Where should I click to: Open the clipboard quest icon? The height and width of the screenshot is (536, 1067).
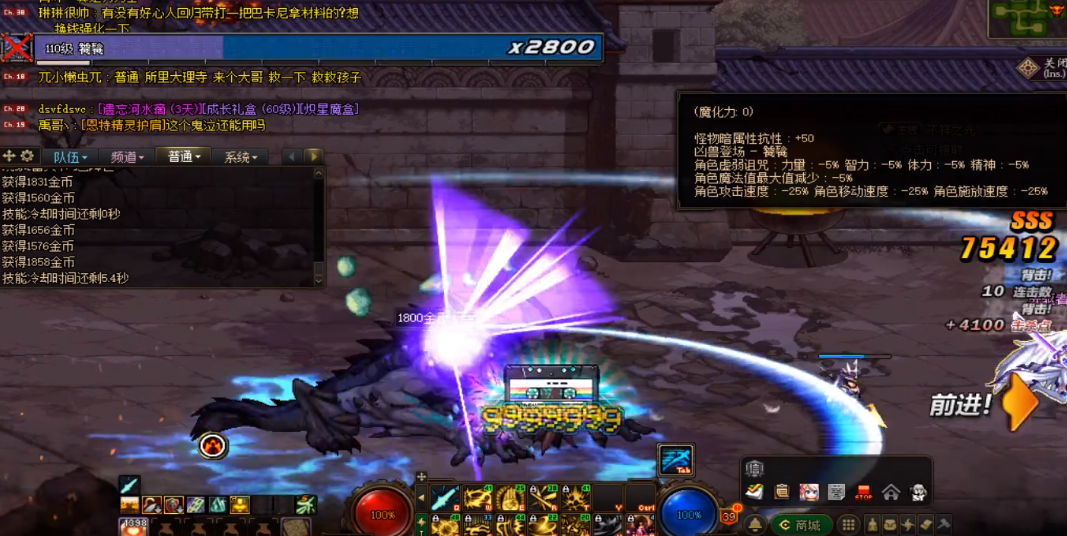782,492
